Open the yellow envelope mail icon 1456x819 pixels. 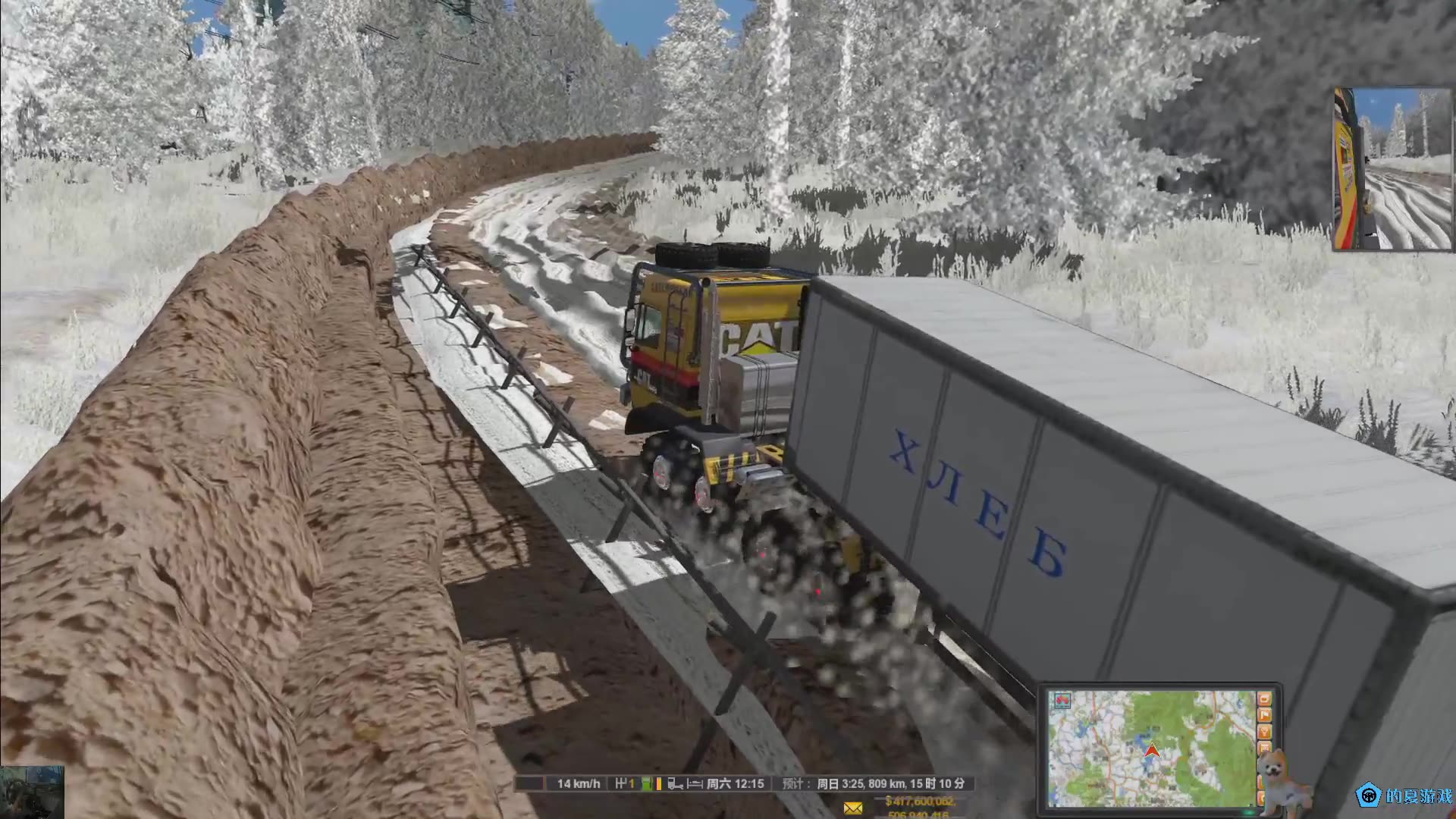pyautogui.click(x=853, y=808)
